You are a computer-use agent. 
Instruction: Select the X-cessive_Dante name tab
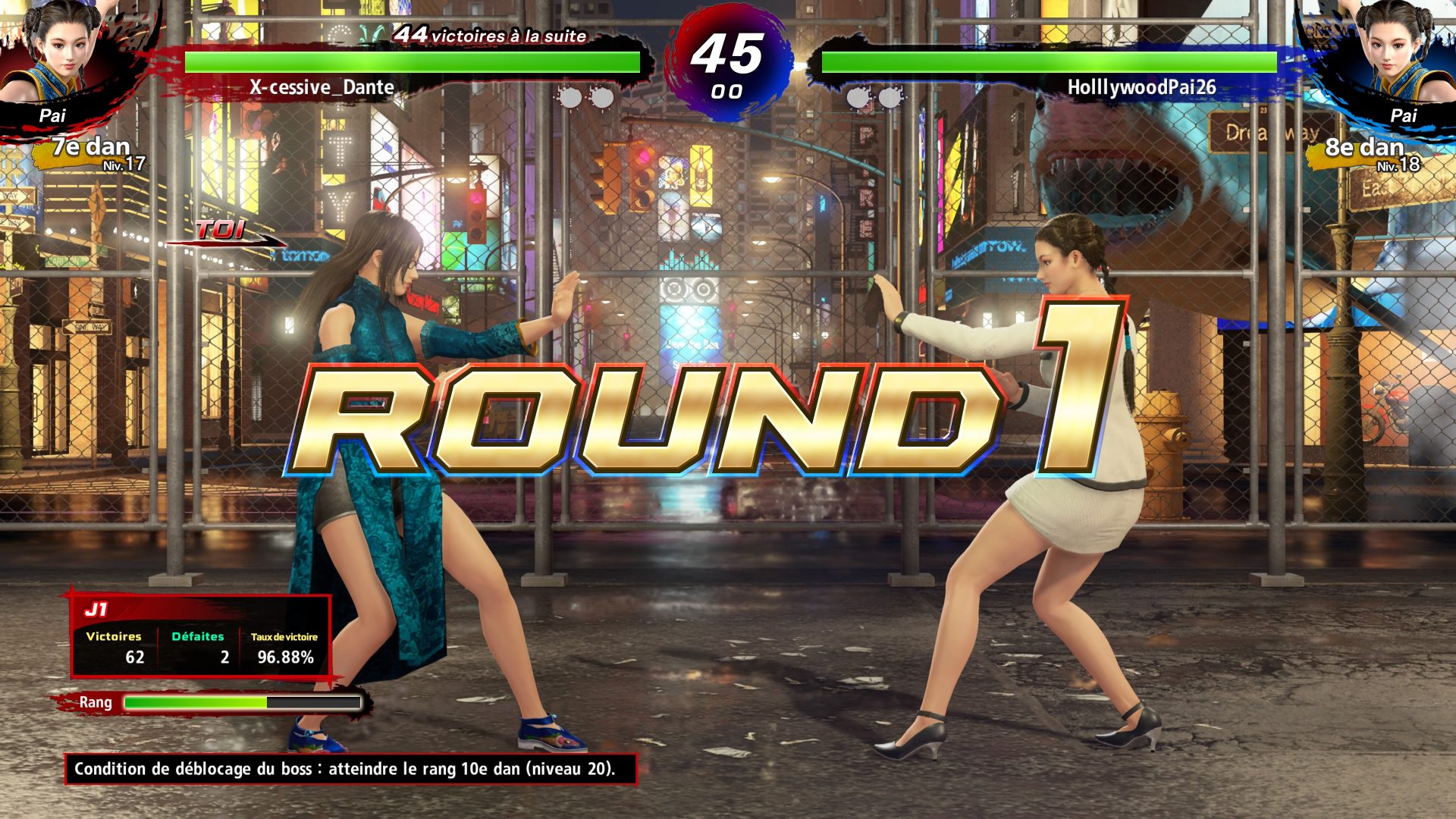coord(322,88)
